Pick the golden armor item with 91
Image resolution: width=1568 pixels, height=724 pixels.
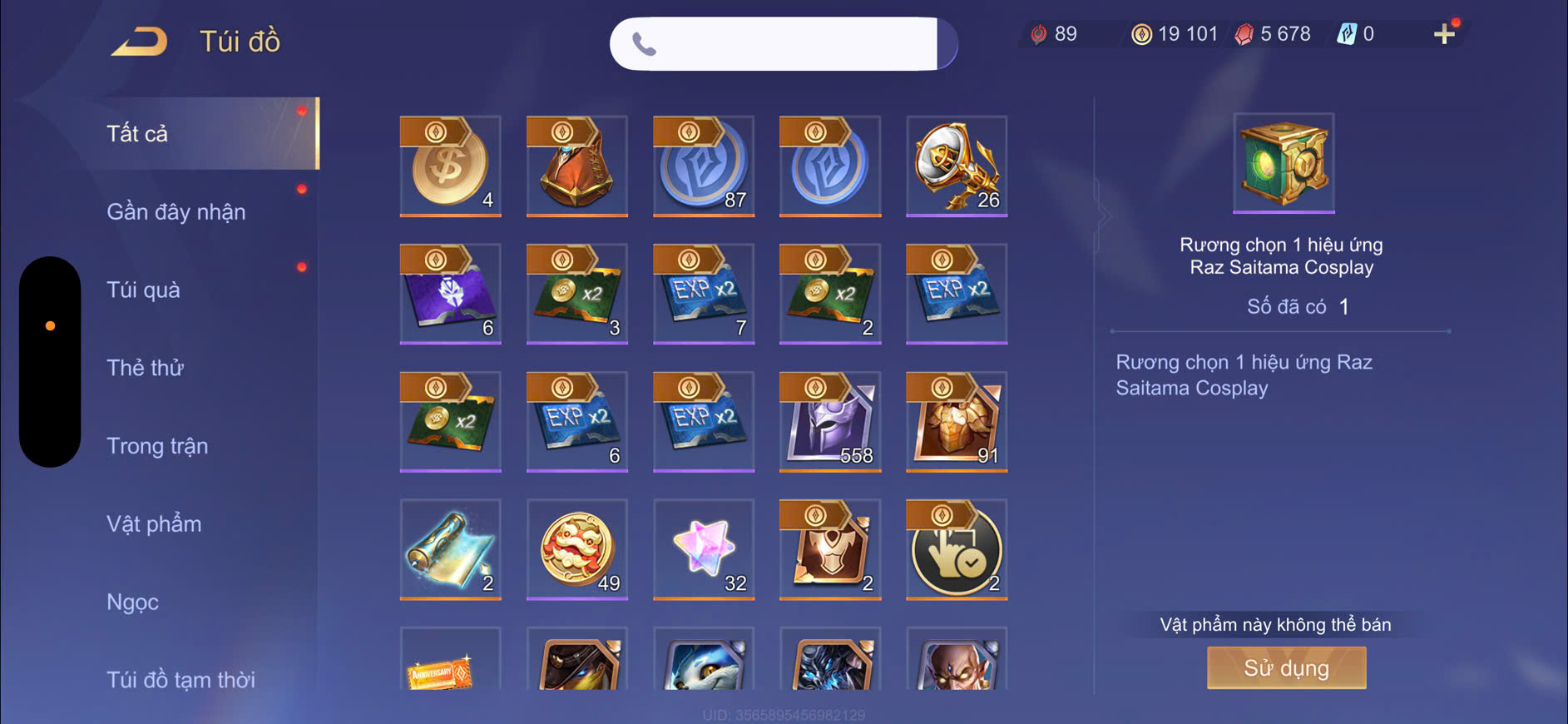[957, 421]
